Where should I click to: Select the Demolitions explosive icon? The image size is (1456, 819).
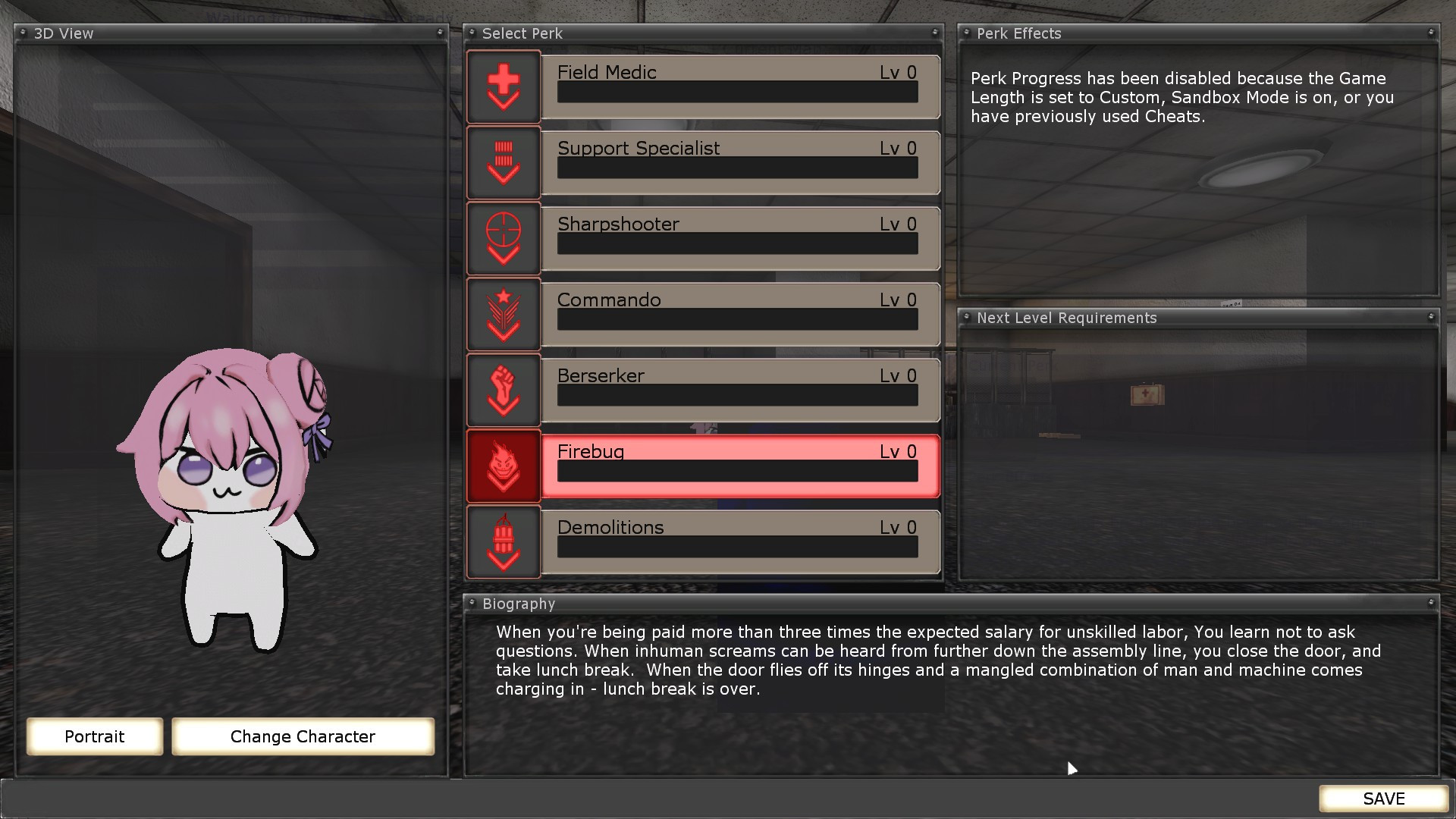point(503,541)
